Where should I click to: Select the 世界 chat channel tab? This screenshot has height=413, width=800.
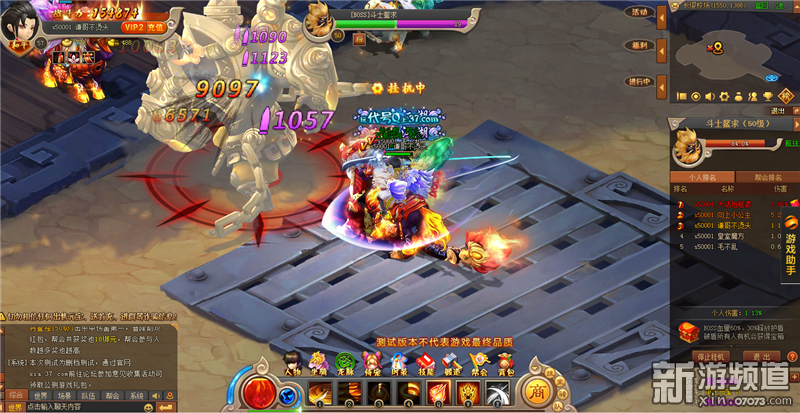42,395
